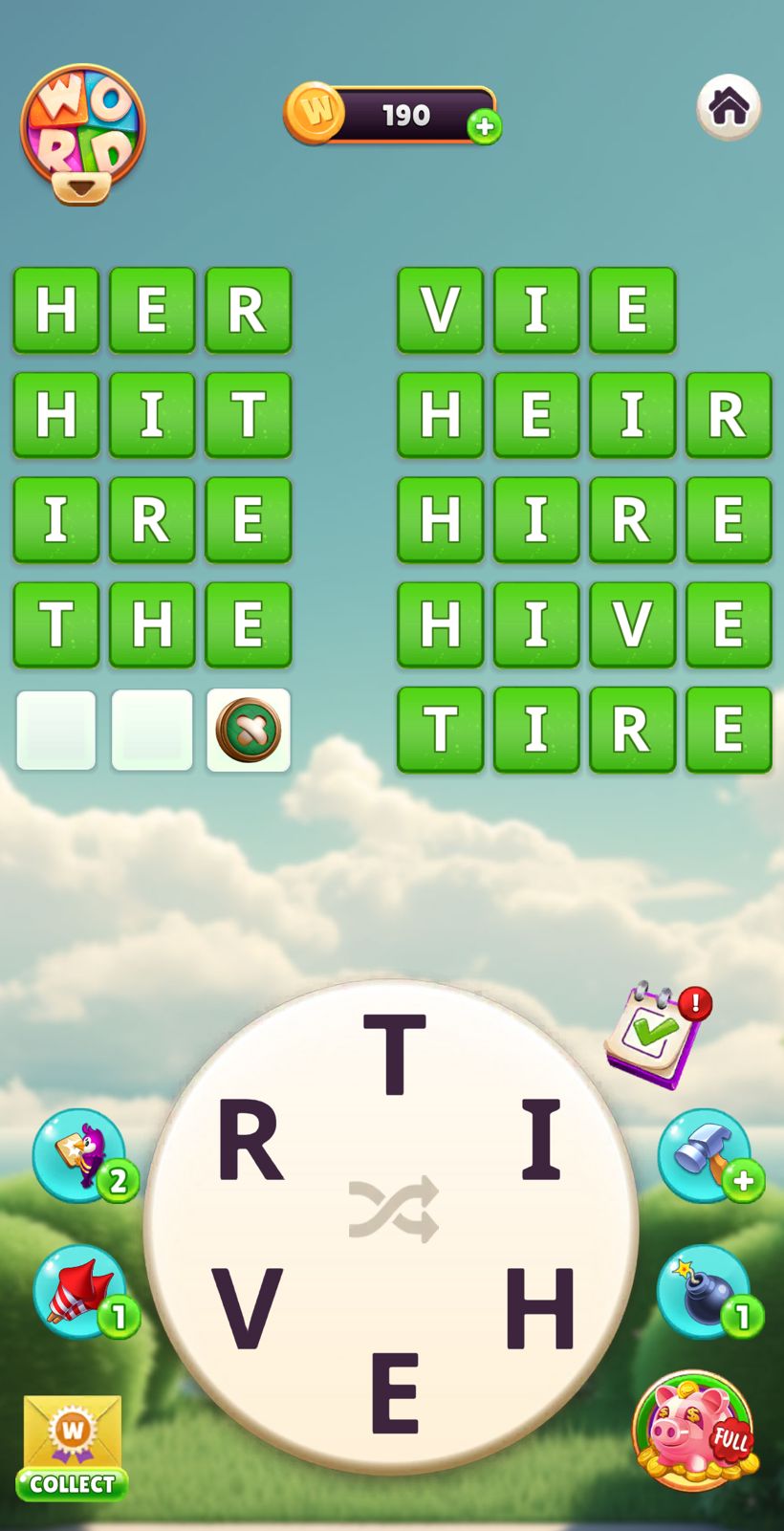
Task: Select letter V on the wheel
Action: [x=247, y=1308]
